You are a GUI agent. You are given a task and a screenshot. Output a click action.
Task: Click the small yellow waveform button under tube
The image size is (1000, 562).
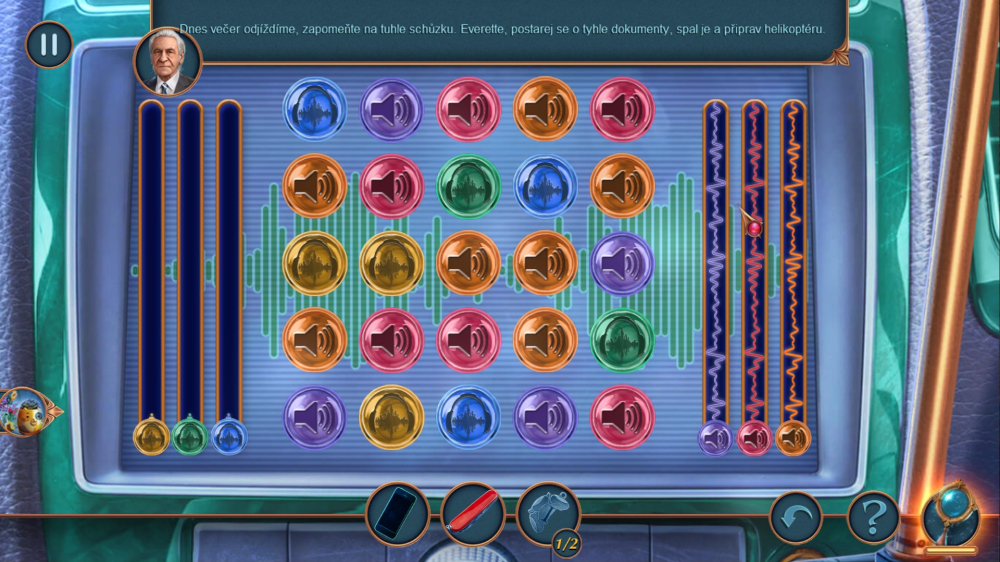pyautogui.click(x=151, y=437)
